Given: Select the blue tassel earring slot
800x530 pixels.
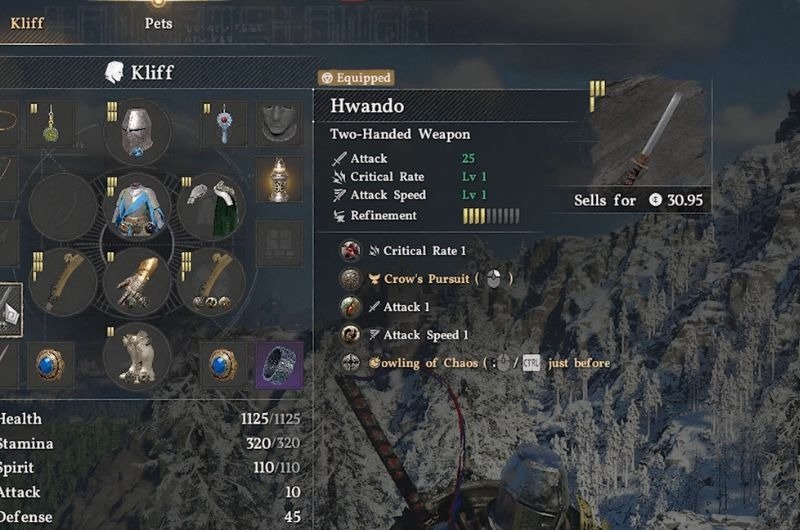Looking at the screenshot, I should click(x=224, y=125).
